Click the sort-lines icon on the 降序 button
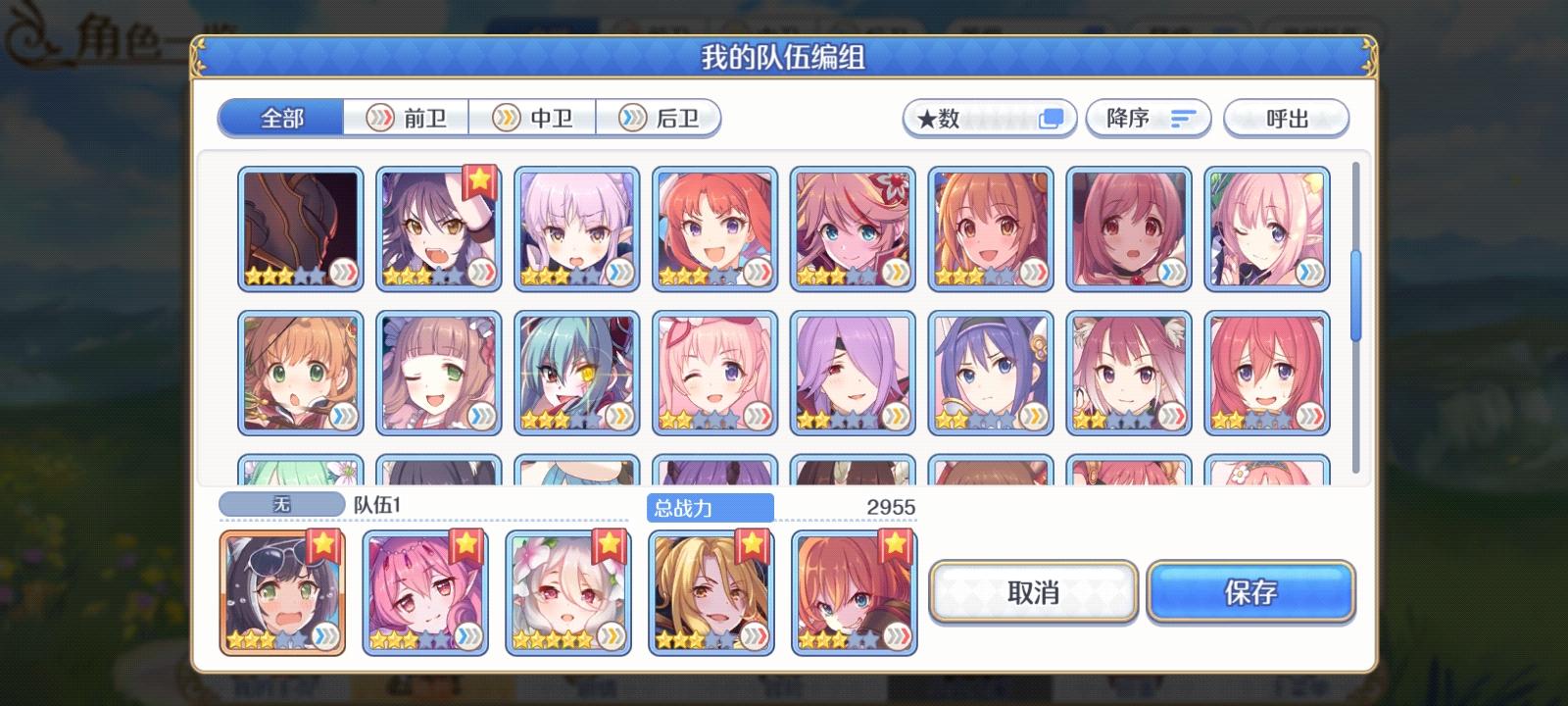Image resolution: width=1568 pixels, height=706 pixels. [x=1184, y=118]
